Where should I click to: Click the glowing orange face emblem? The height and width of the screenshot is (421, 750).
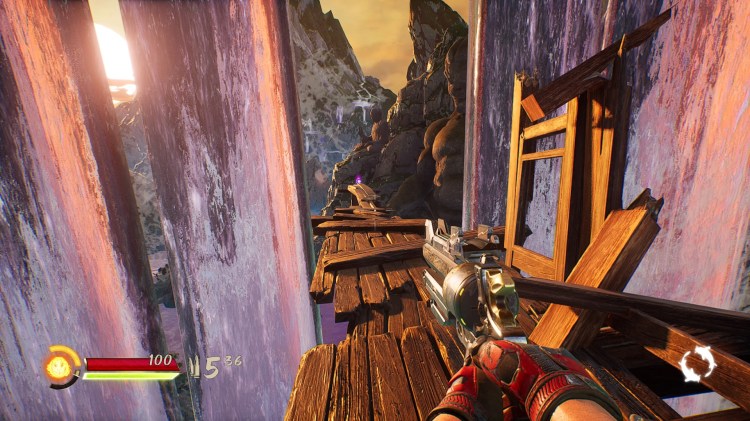61,366
